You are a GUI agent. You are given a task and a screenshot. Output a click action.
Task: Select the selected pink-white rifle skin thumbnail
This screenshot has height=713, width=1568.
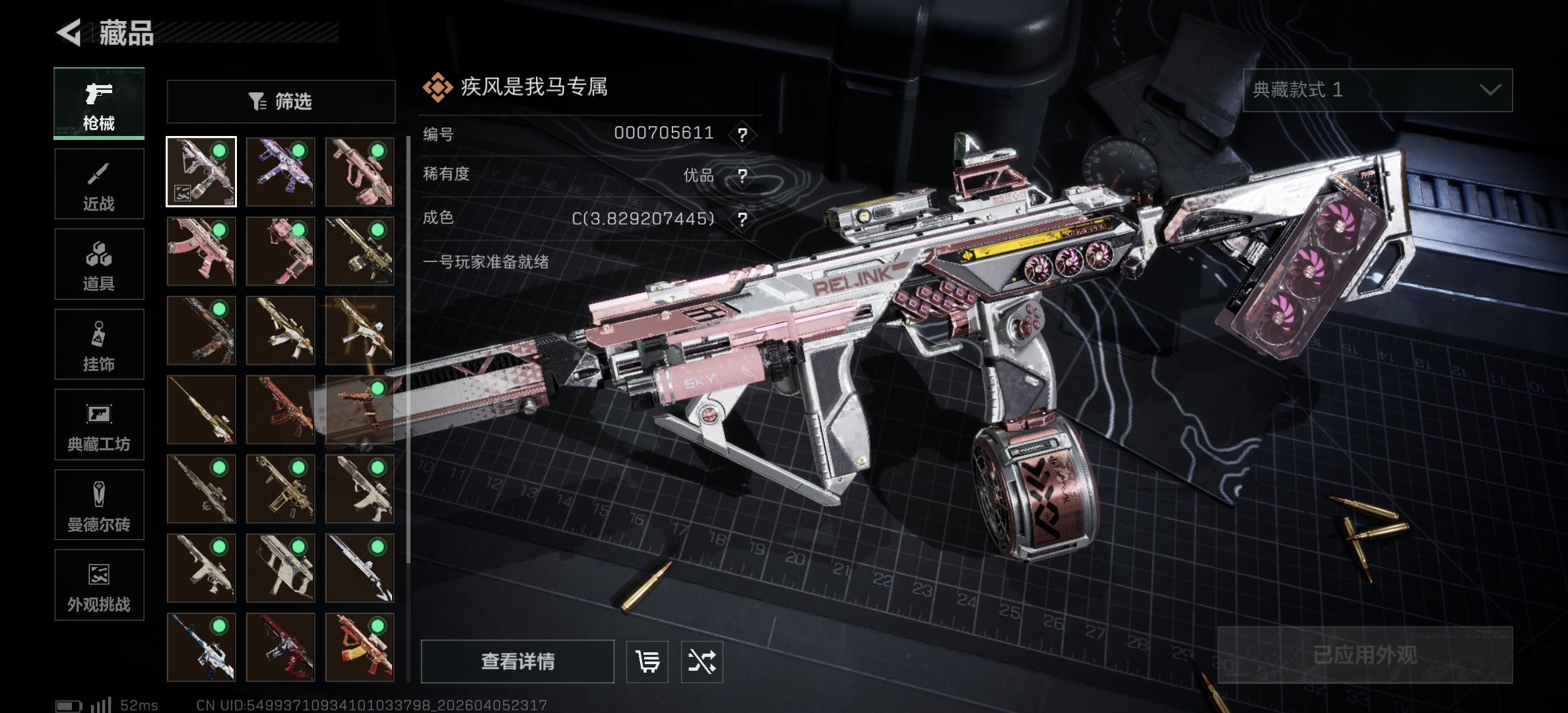(x=201, y=172)
